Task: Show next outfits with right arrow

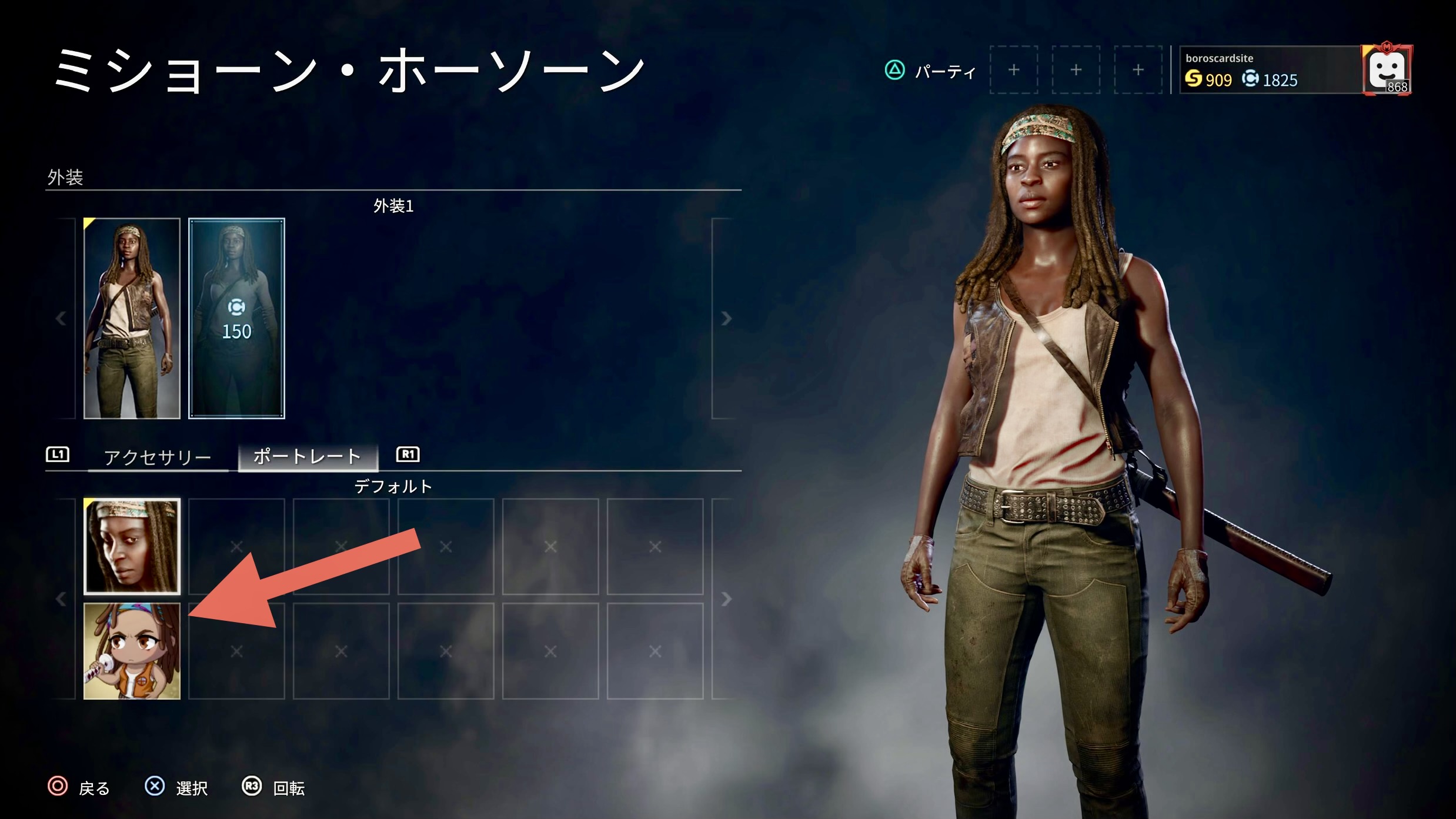Action: (726, 318)
